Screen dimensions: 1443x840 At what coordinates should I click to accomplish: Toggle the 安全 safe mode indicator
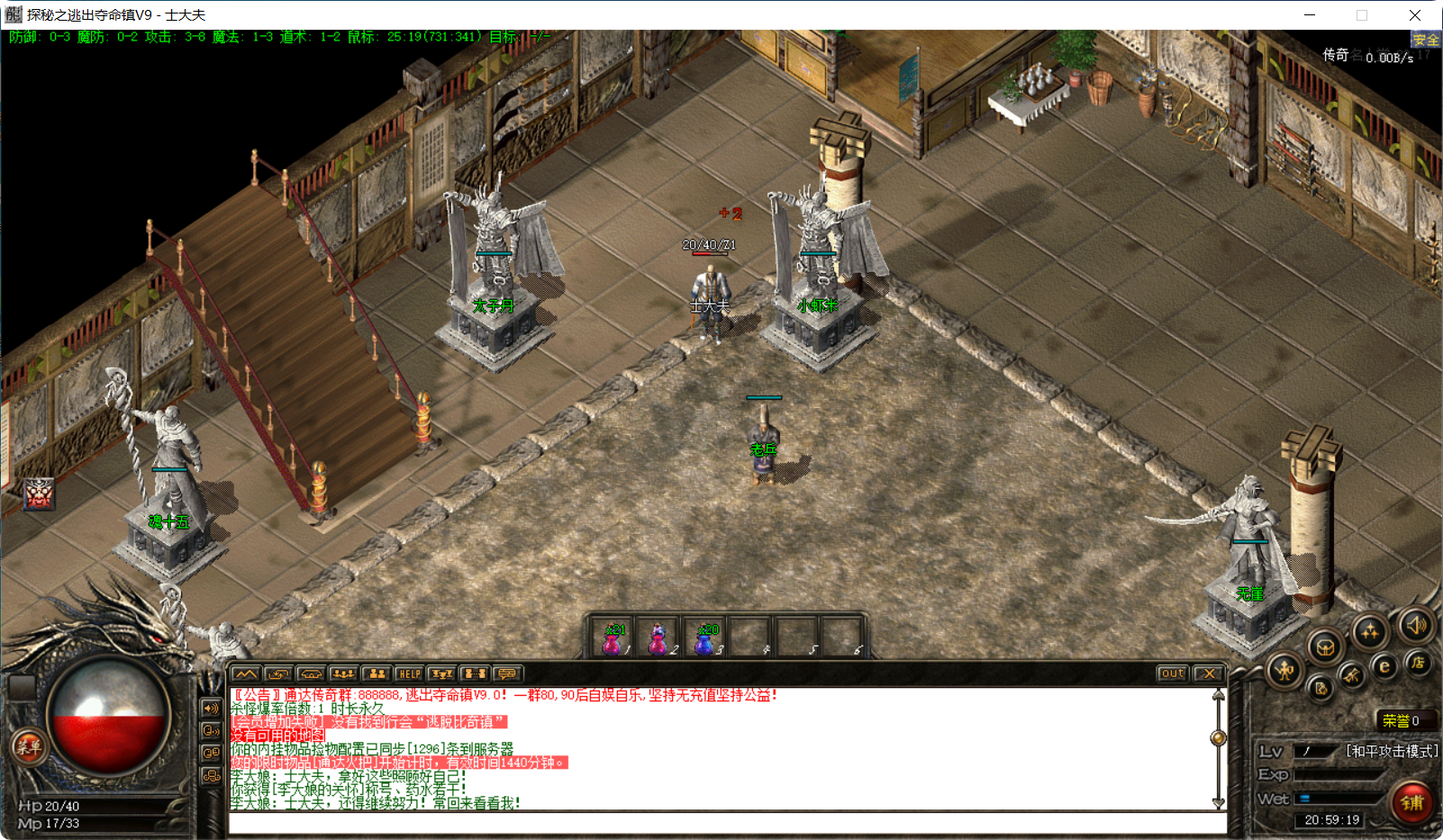[x=1424, y=39]
